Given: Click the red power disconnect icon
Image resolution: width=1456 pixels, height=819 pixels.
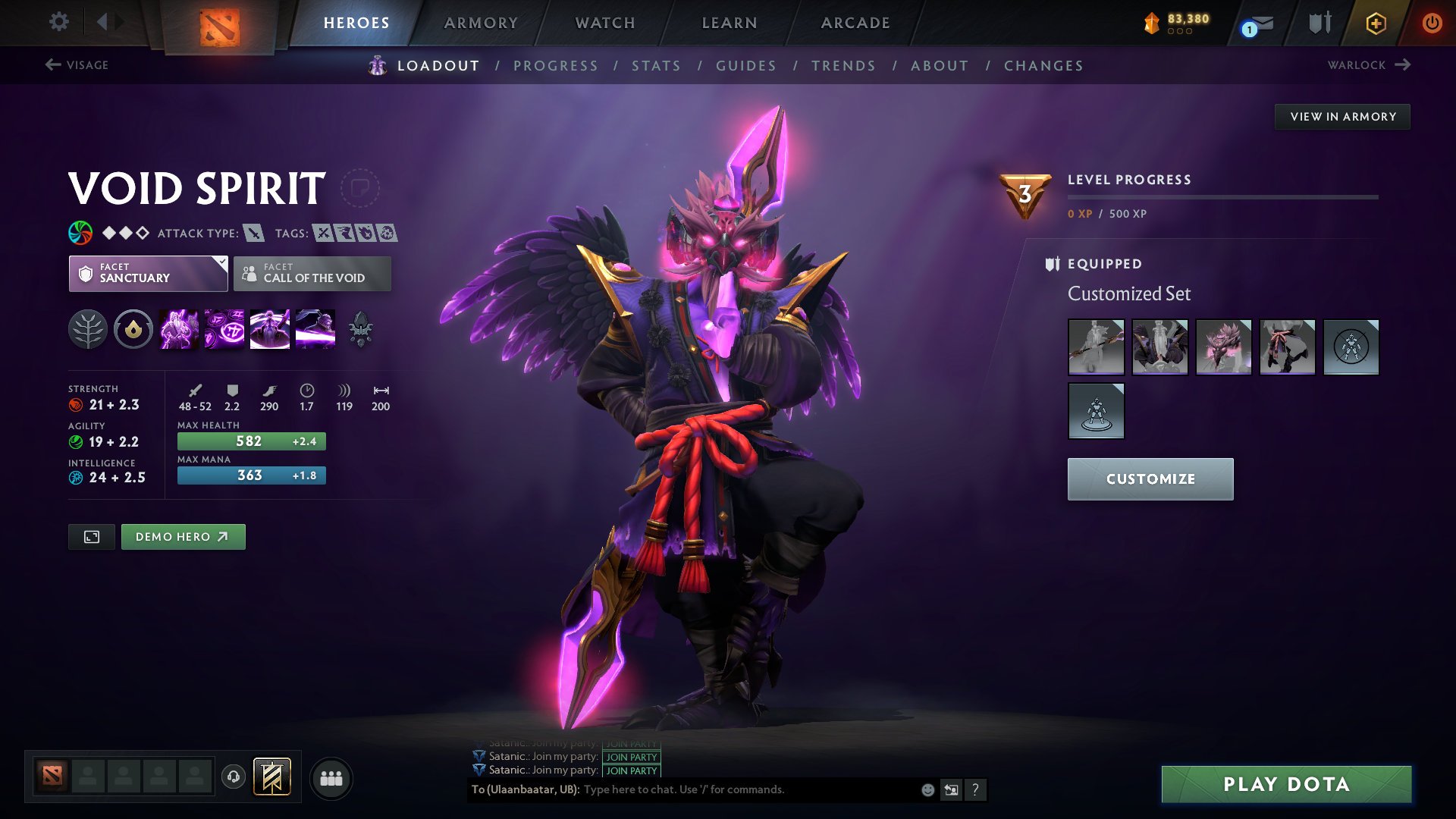Looking at the screenshot, I should (1432, 23).
